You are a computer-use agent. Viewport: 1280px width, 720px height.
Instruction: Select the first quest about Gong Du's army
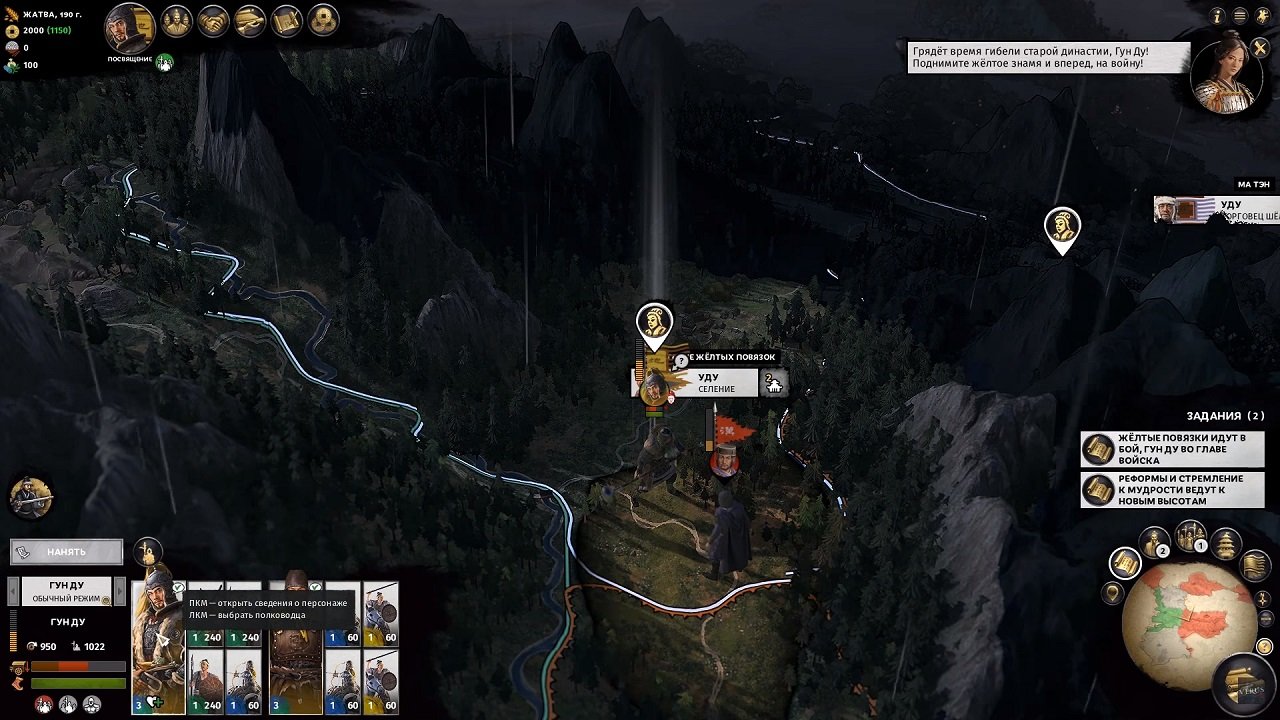(x=1172, y=449)
